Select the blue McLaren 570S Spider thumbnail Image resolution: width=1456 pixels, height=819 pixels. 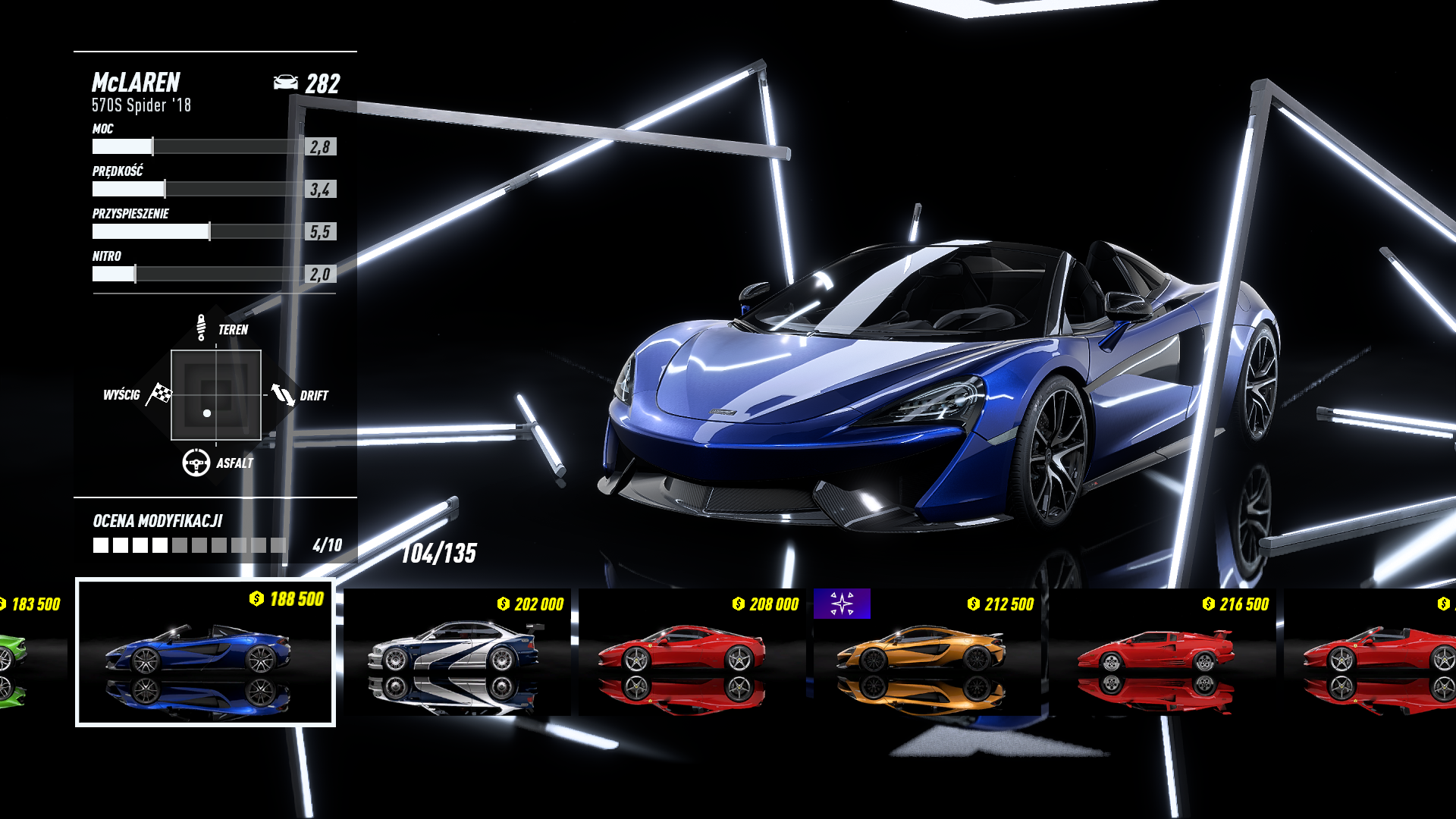tap(205, 652)
